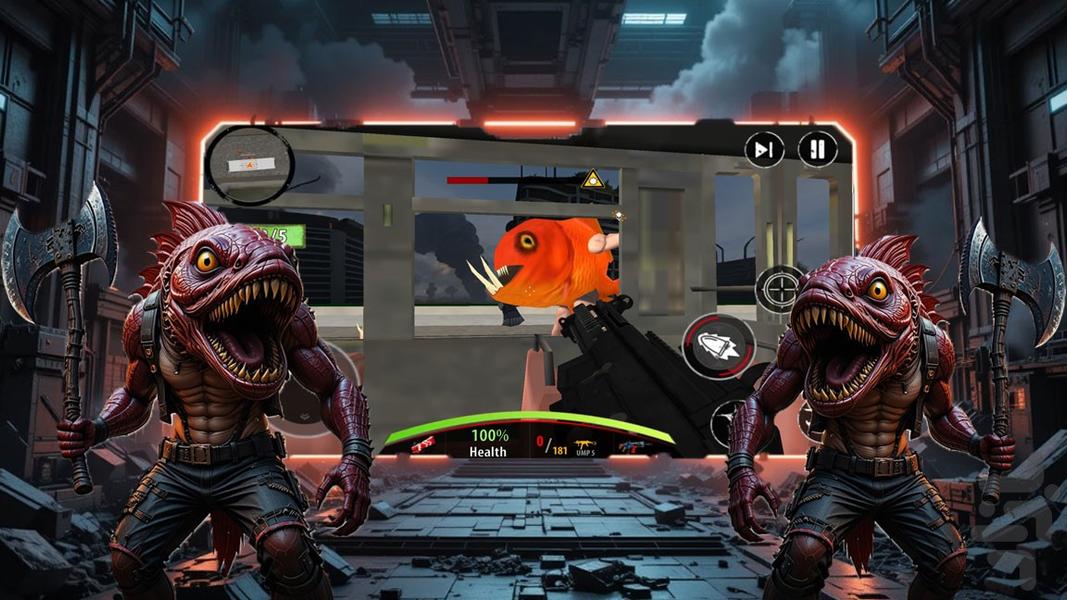Tap the skip-forward arrow button
The width and height of the screenshot is (1067, 600).
(x=764, y=150)
